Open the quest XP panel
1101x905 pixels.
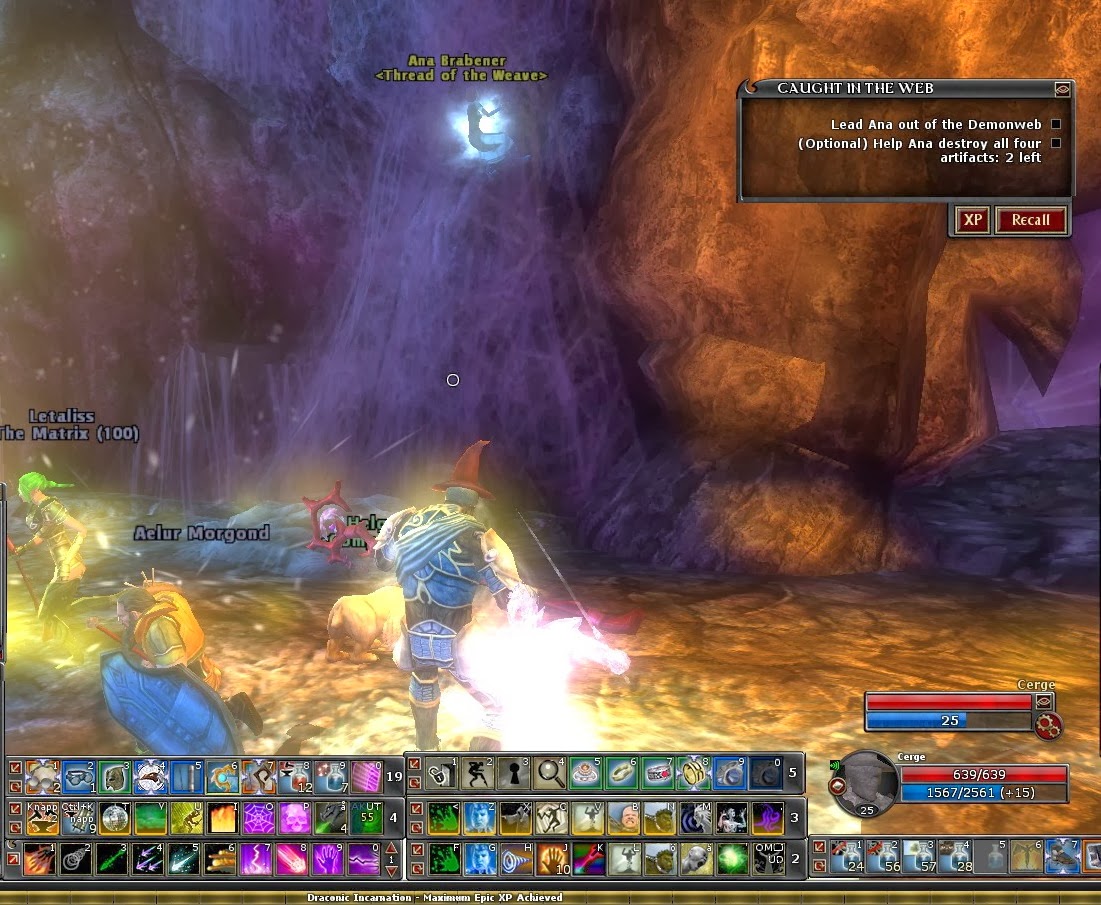tap(972, 220)
